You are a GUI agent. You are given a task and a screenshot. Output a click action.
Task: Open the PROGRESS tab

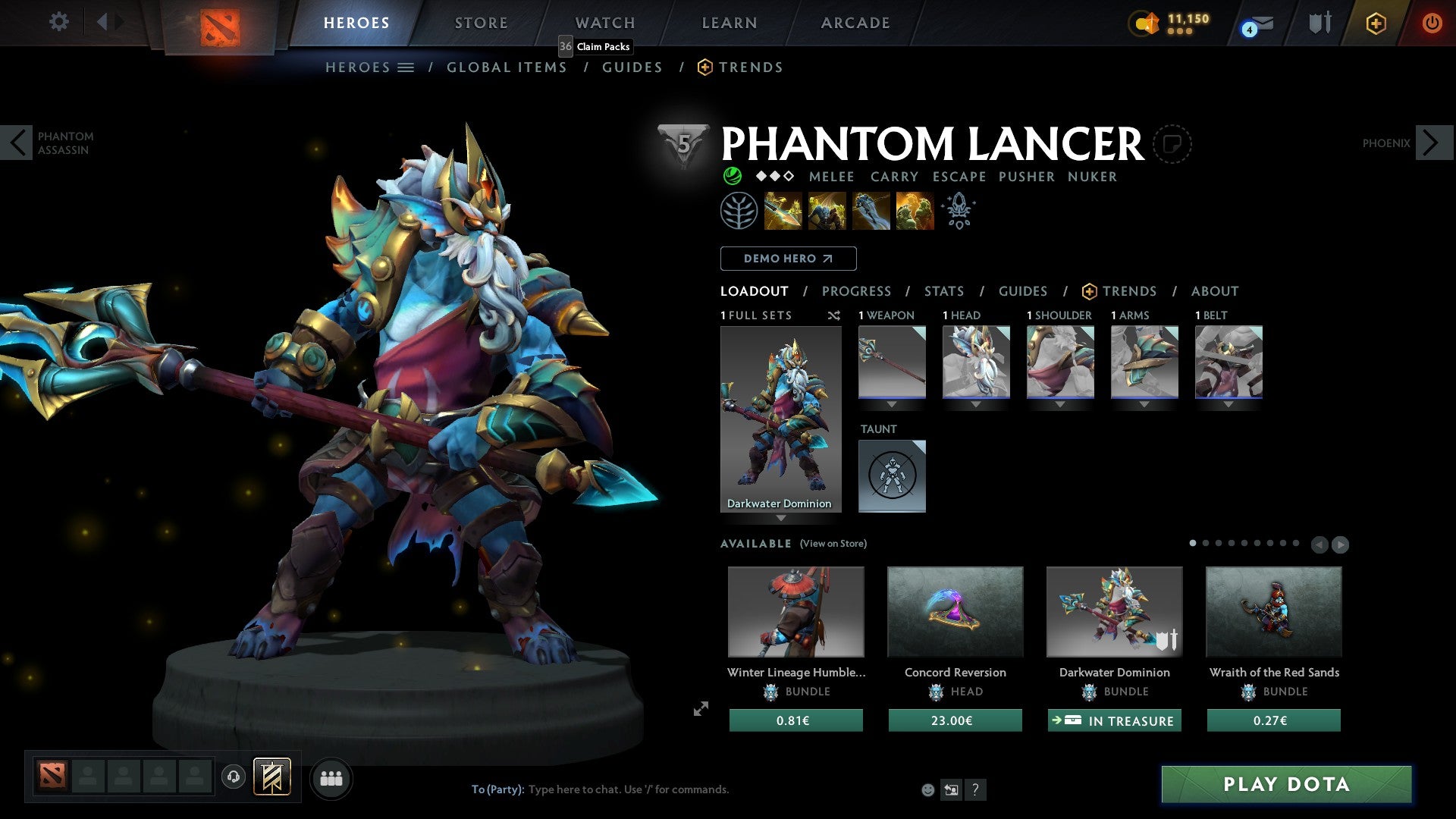click(857, 291)
